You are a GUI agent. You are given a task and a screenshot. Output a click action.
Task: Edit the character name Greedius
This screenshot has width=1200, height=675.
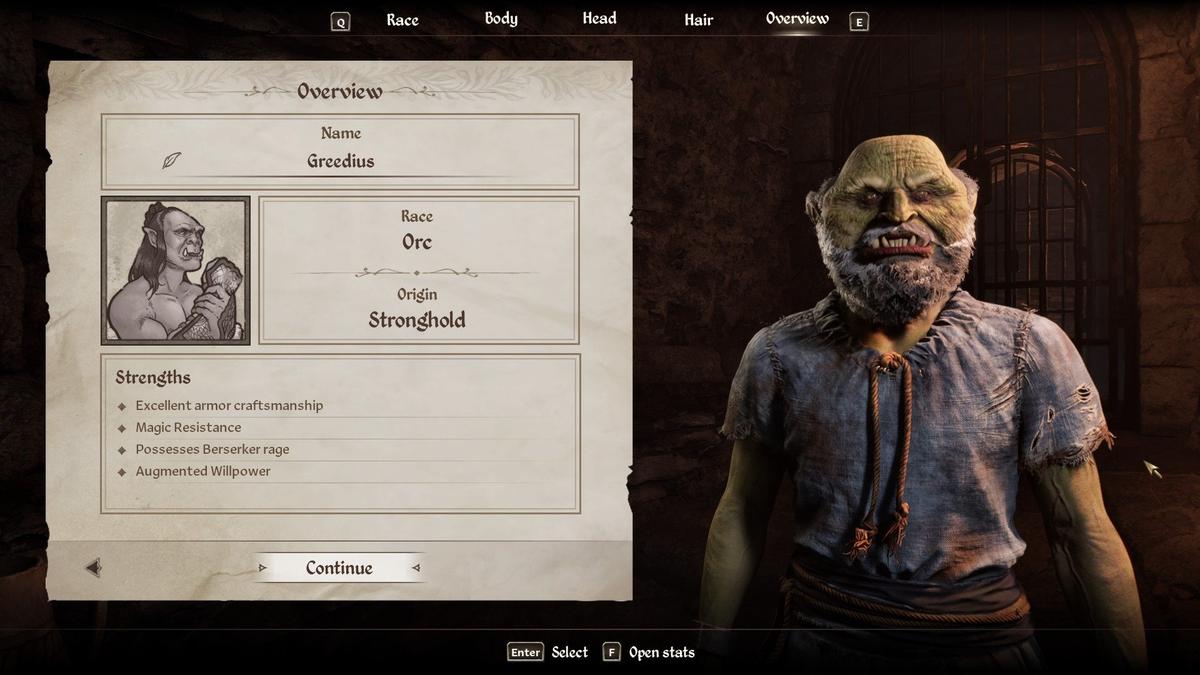coord(340,161)
